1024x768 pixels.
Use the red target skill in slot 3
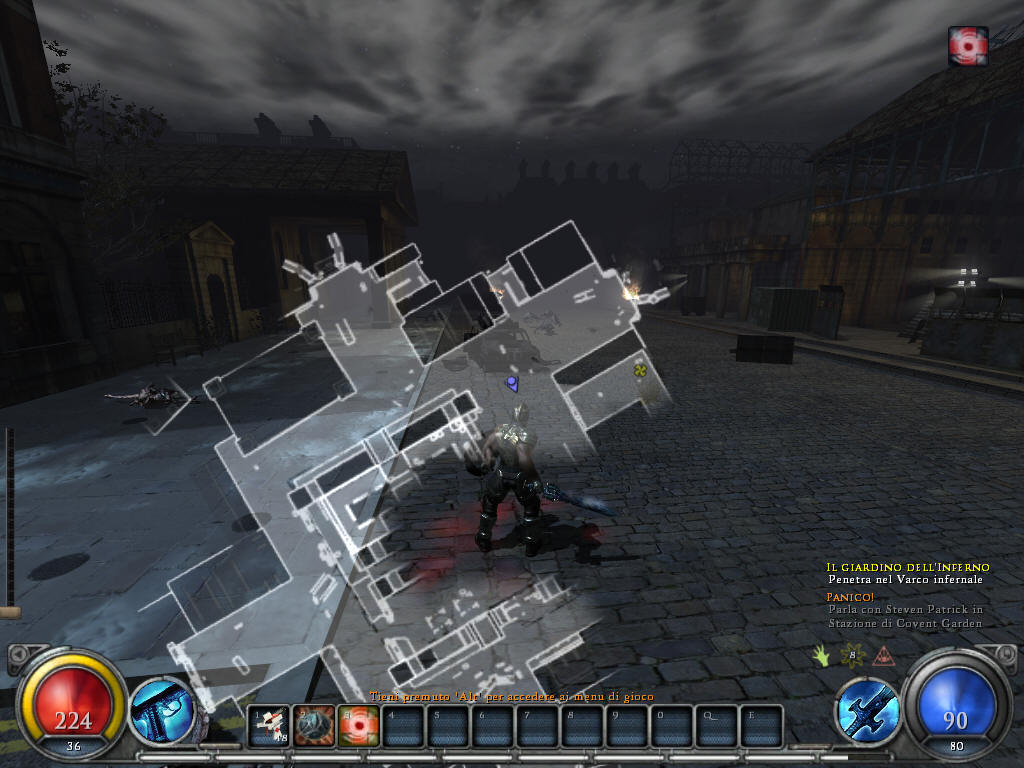357,725
